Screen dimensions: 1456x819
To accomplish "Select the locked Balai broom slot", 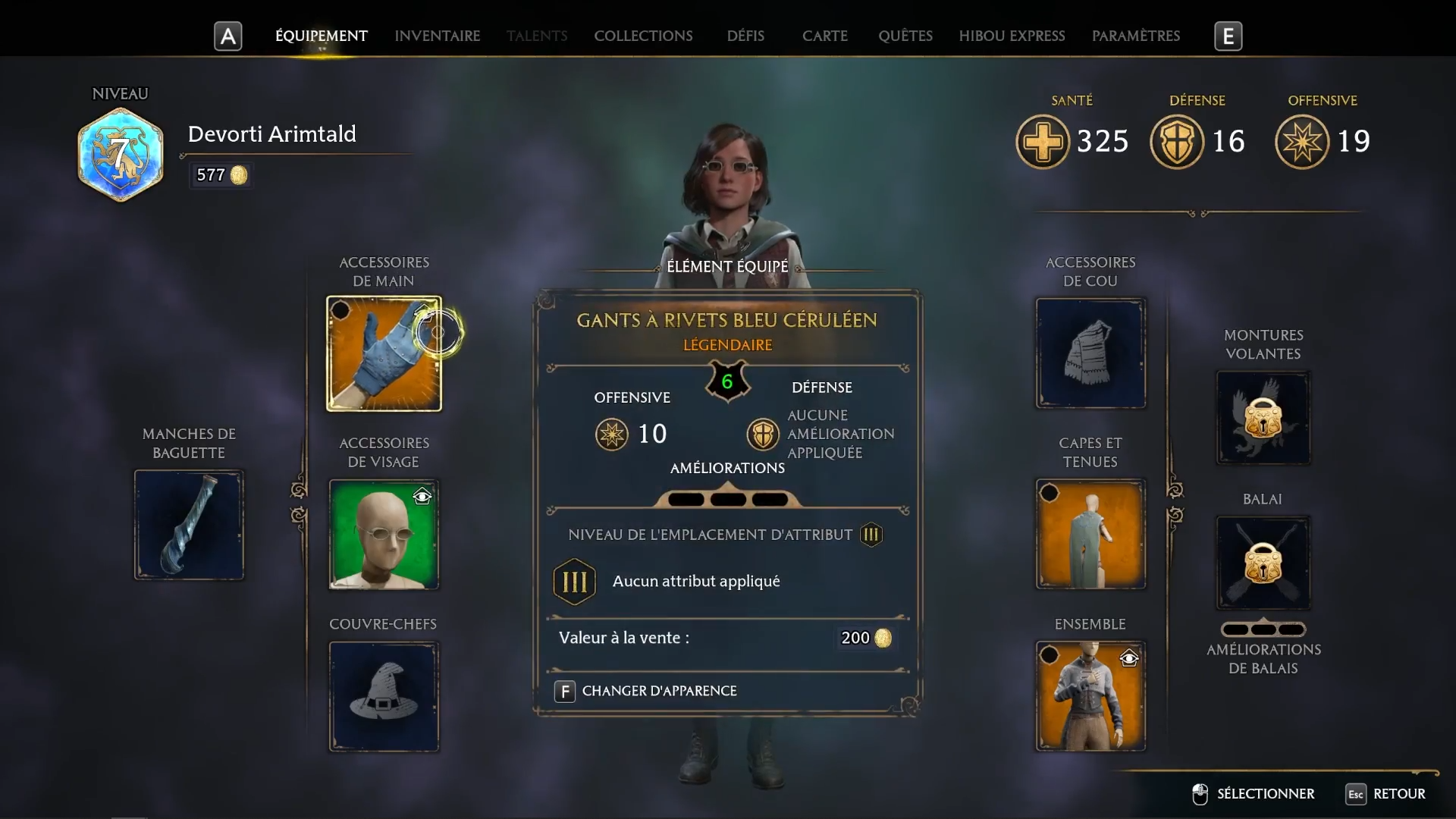I will tap(1263, 563).
